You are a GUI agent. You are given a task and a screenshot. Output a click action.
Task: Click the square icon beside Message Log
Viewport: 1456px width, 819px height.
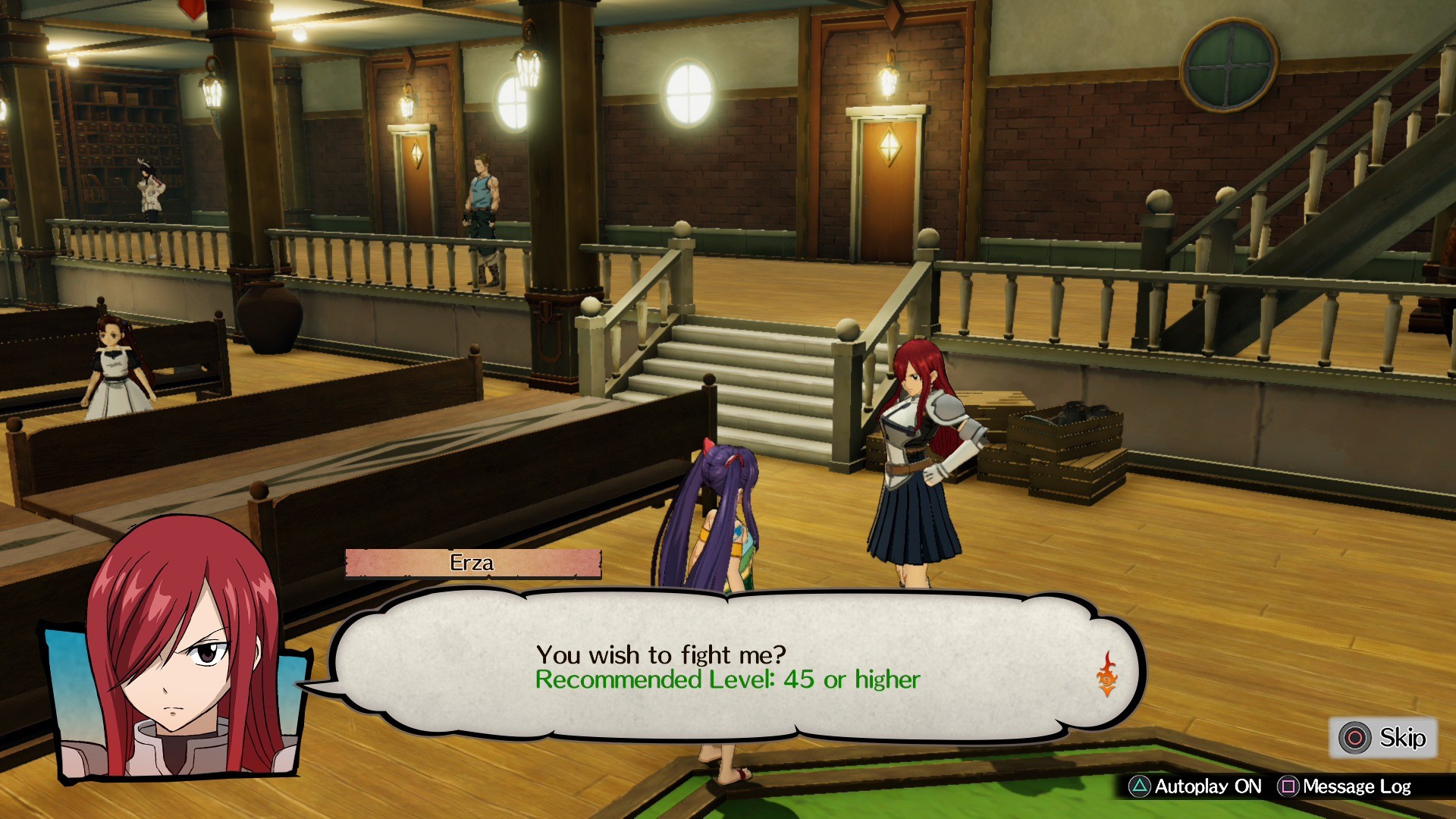(x=1288, y=786)
